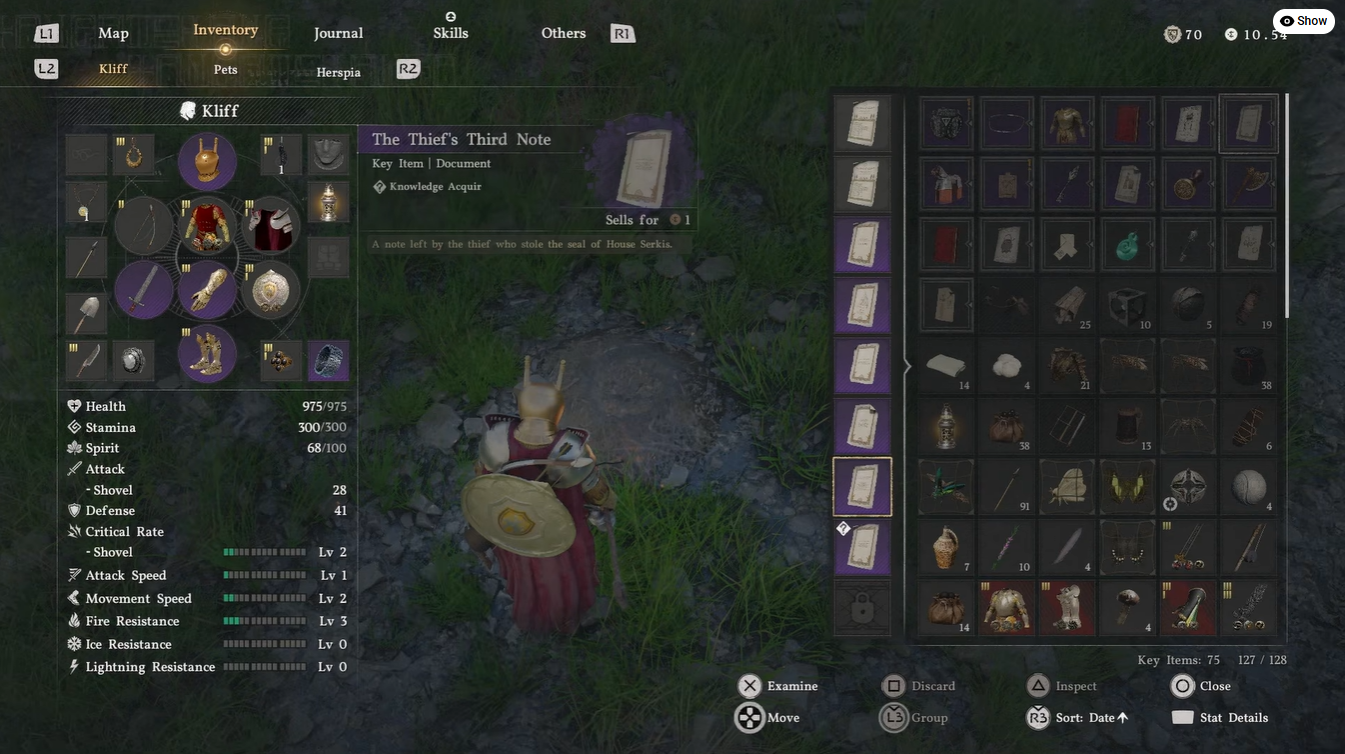This screenshot has width=1345, height=754.
Task: Switch to the Herspia sub-tab
Action: click(x=338, y=72)
